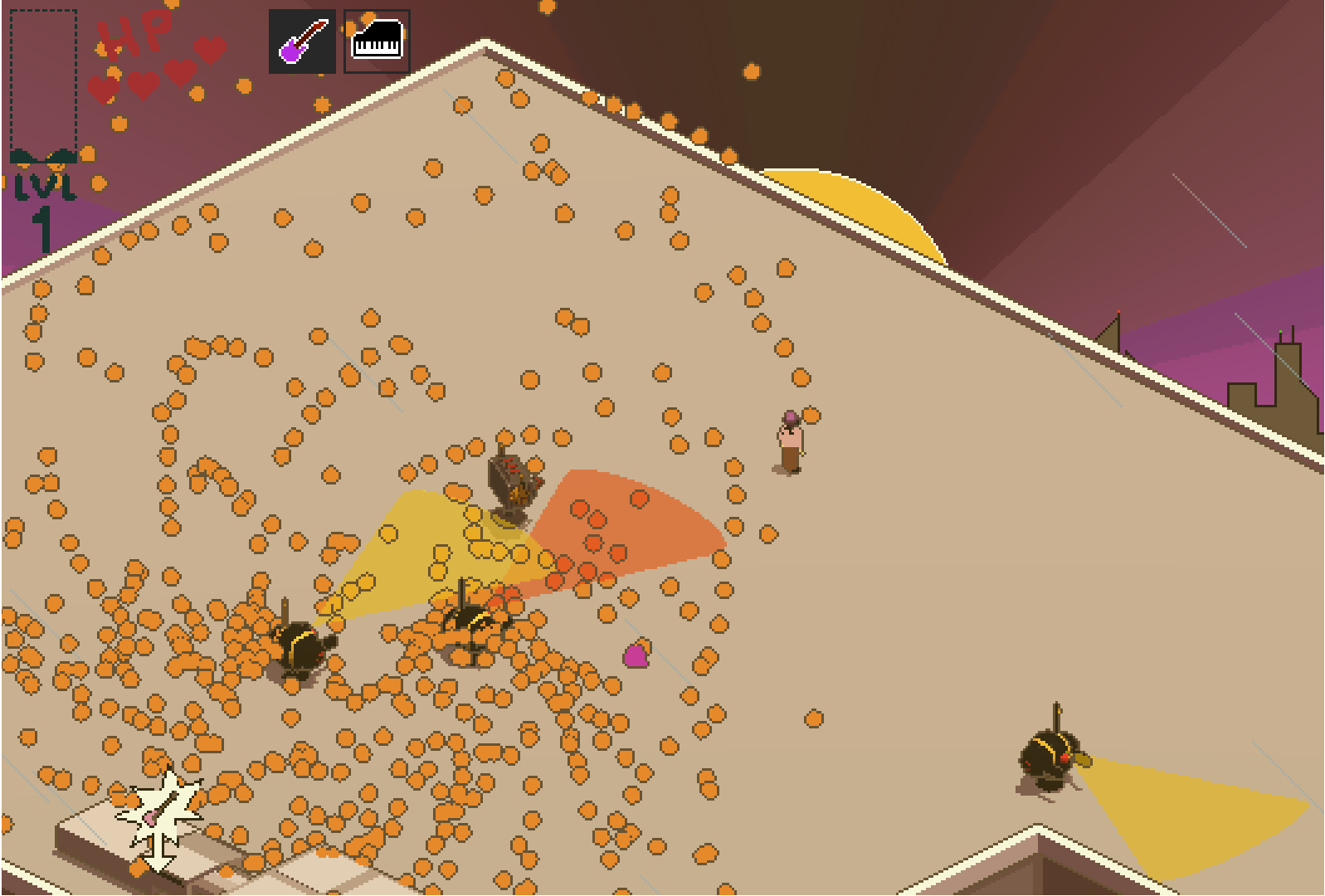Click the dashed empty item slot frame
The width and height of the screenshot is (1325, 896).
(x=41, y=79)
